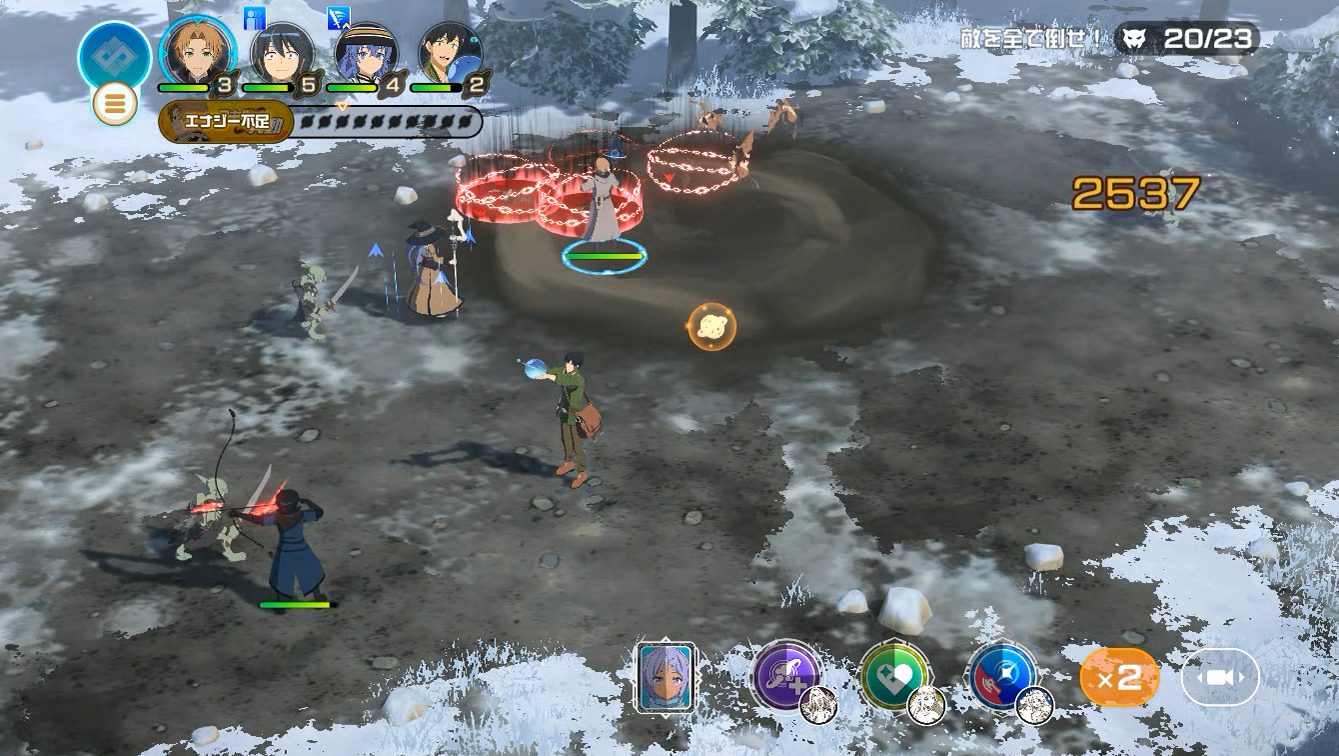Choose the blue-haired witch hat portrait
The width and height of the screenshot is (1339, 756).
(x=366, y=54)
